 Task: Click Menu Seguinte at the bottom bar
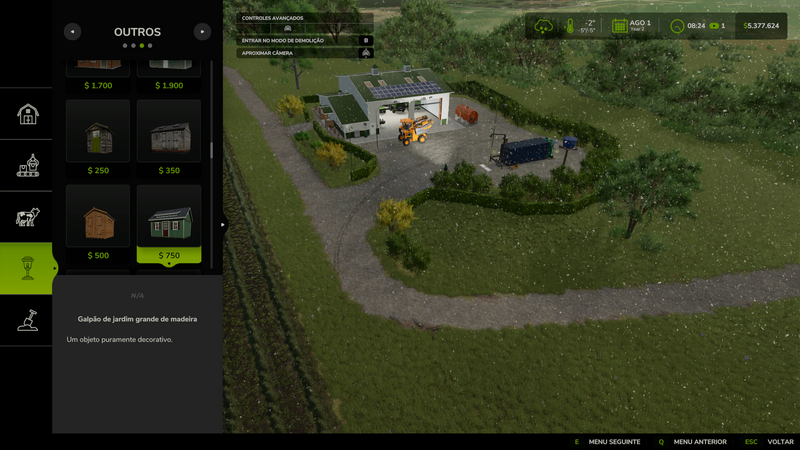click(x=613, y=442)
